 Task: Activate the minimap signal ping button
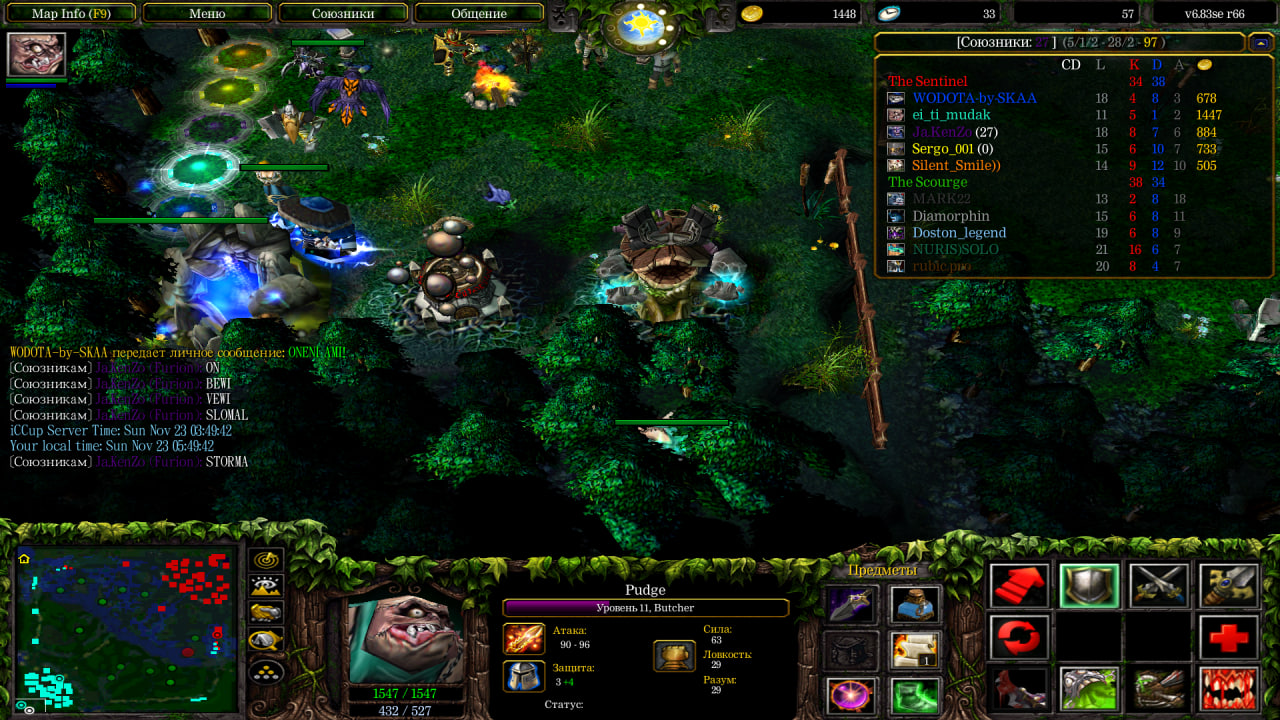(267, 560)
